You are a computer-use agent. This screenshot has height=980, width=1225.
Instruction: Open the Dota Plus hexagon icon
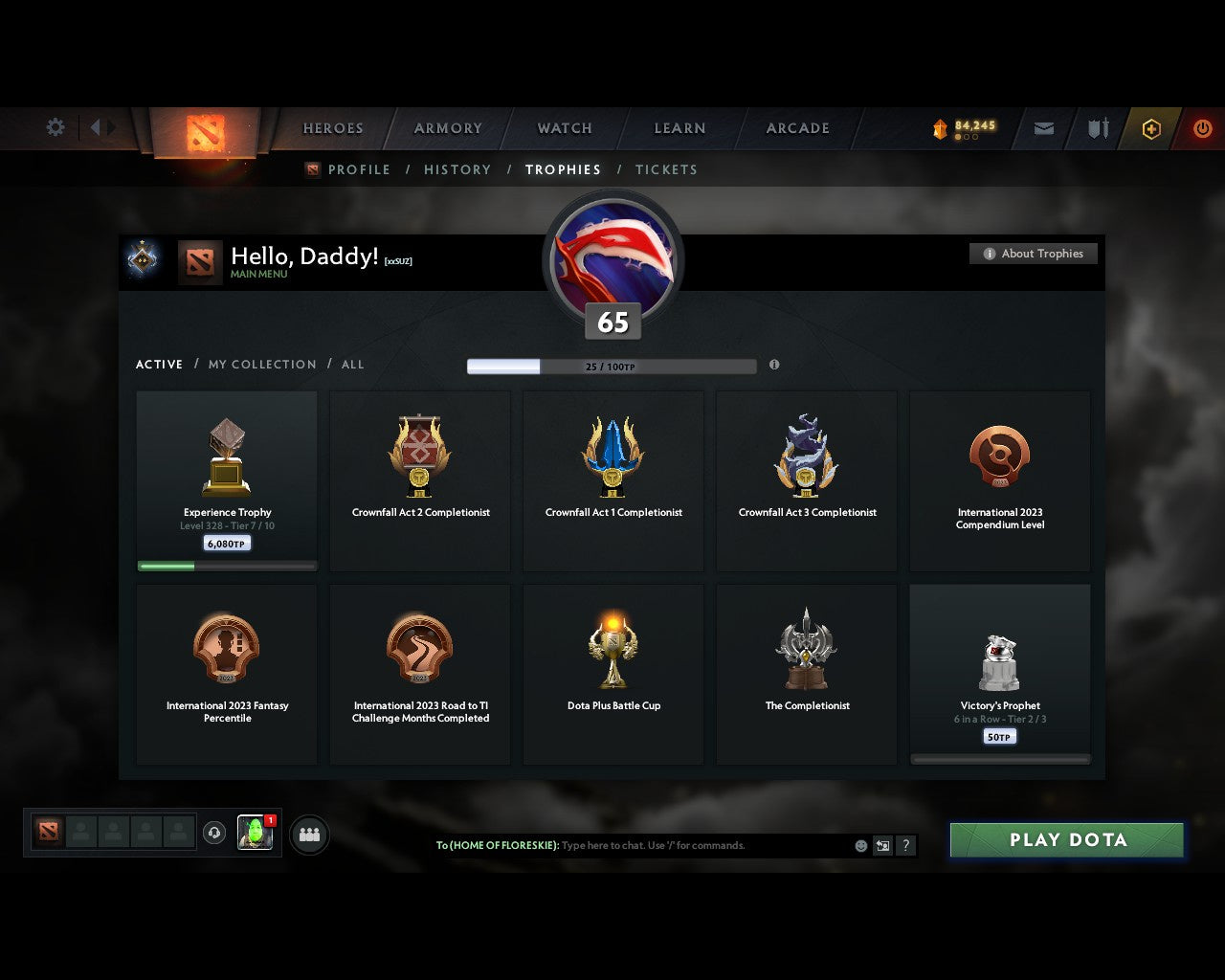pyautogui.click(x=1151, y=128)
